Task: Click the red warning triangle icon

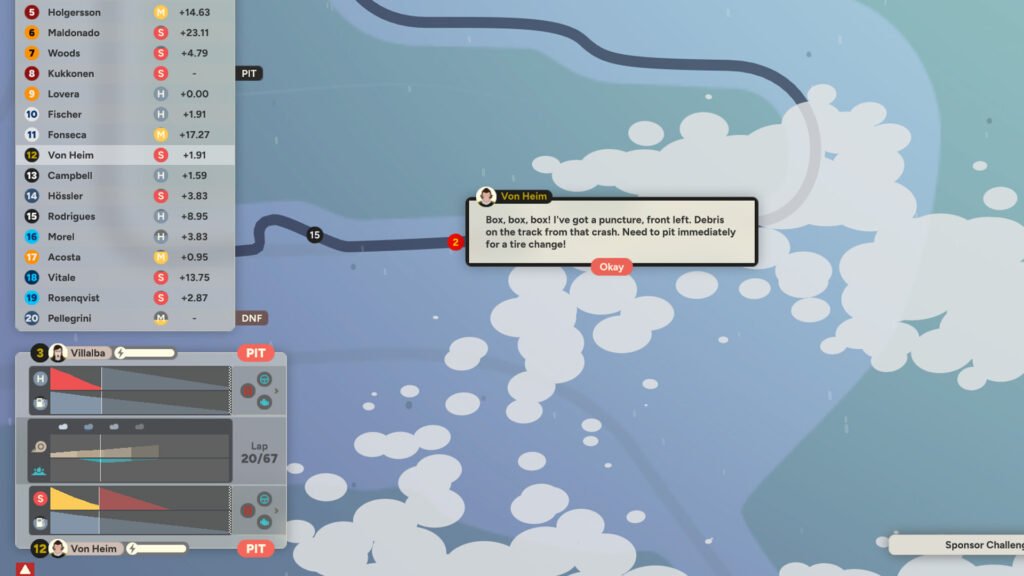Action: 25,569
